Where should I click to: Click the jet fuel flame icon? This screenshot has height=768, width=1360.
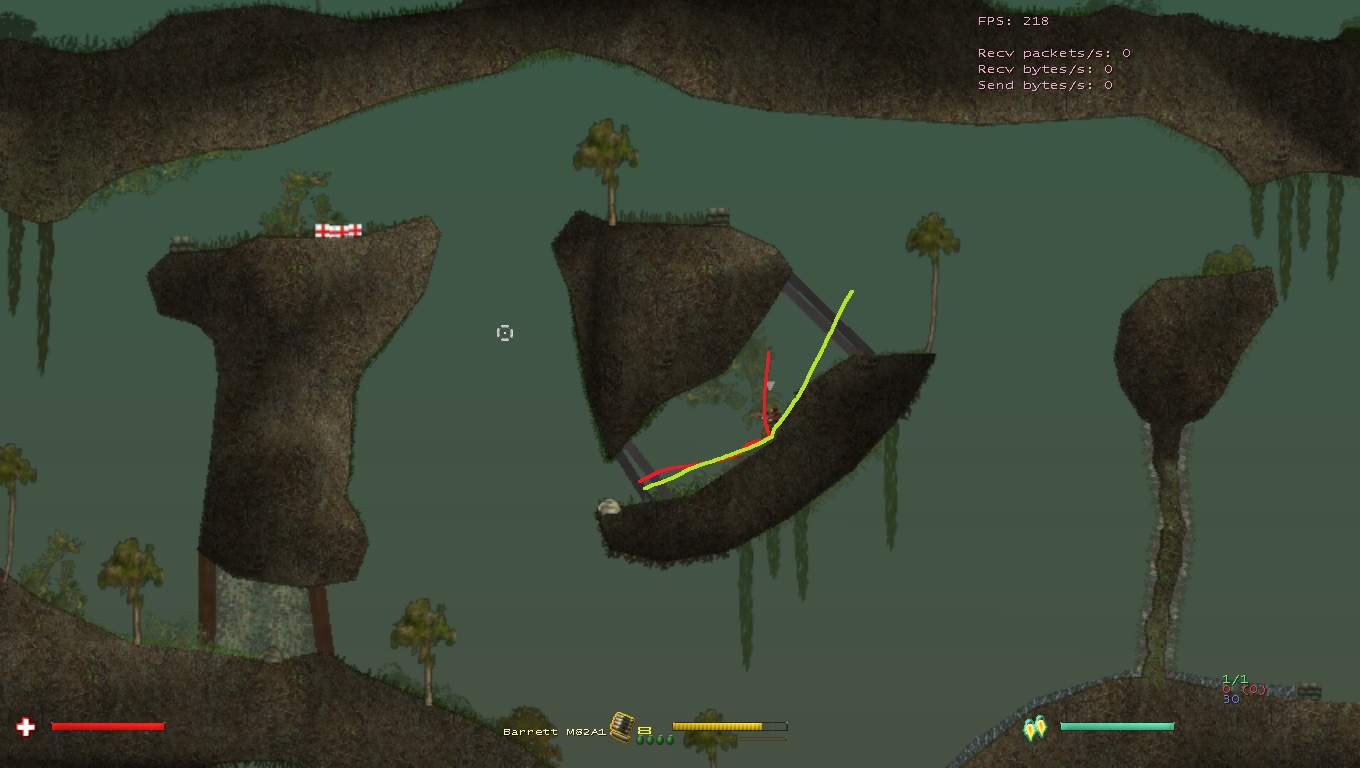click(1034, 729)
